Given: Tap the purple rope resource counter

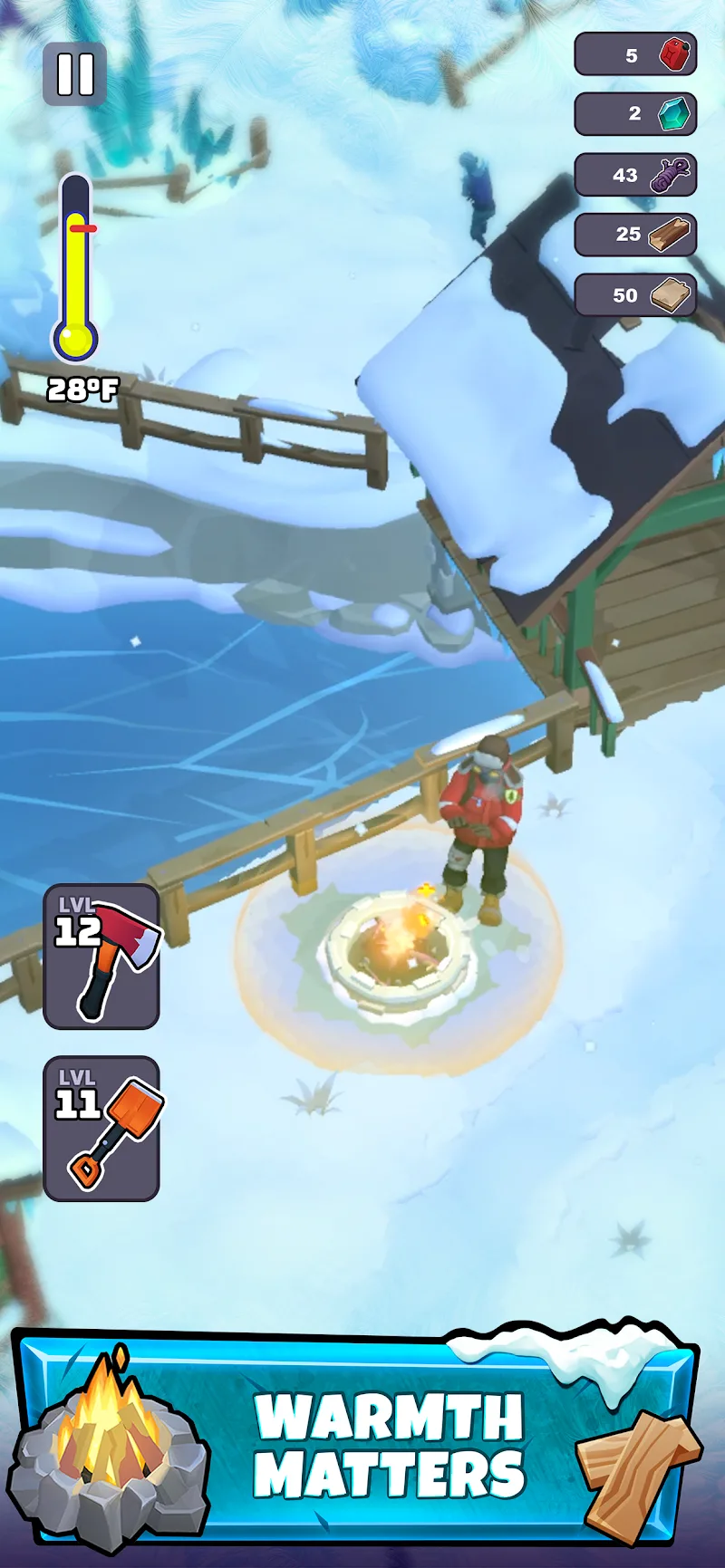Looking at the screenshot, I should click(x=635, y=175).
